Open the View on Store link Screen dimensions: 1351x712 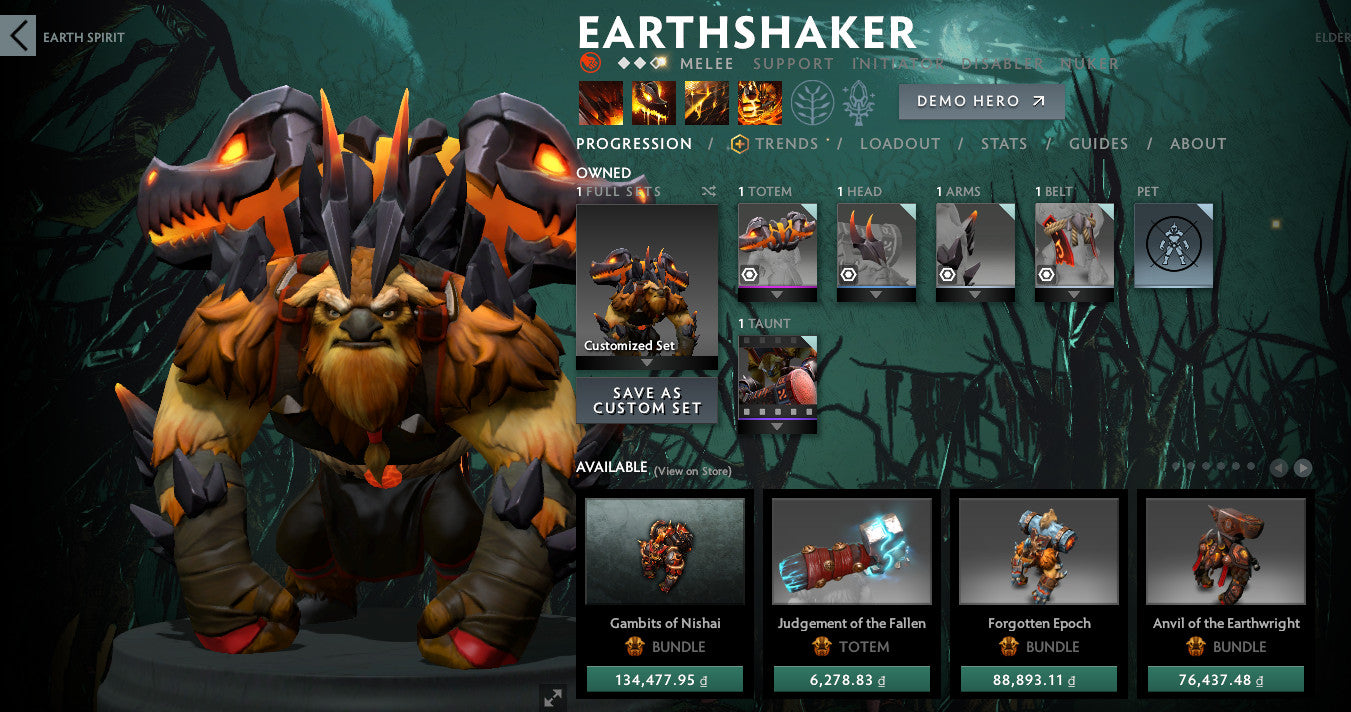692,471
